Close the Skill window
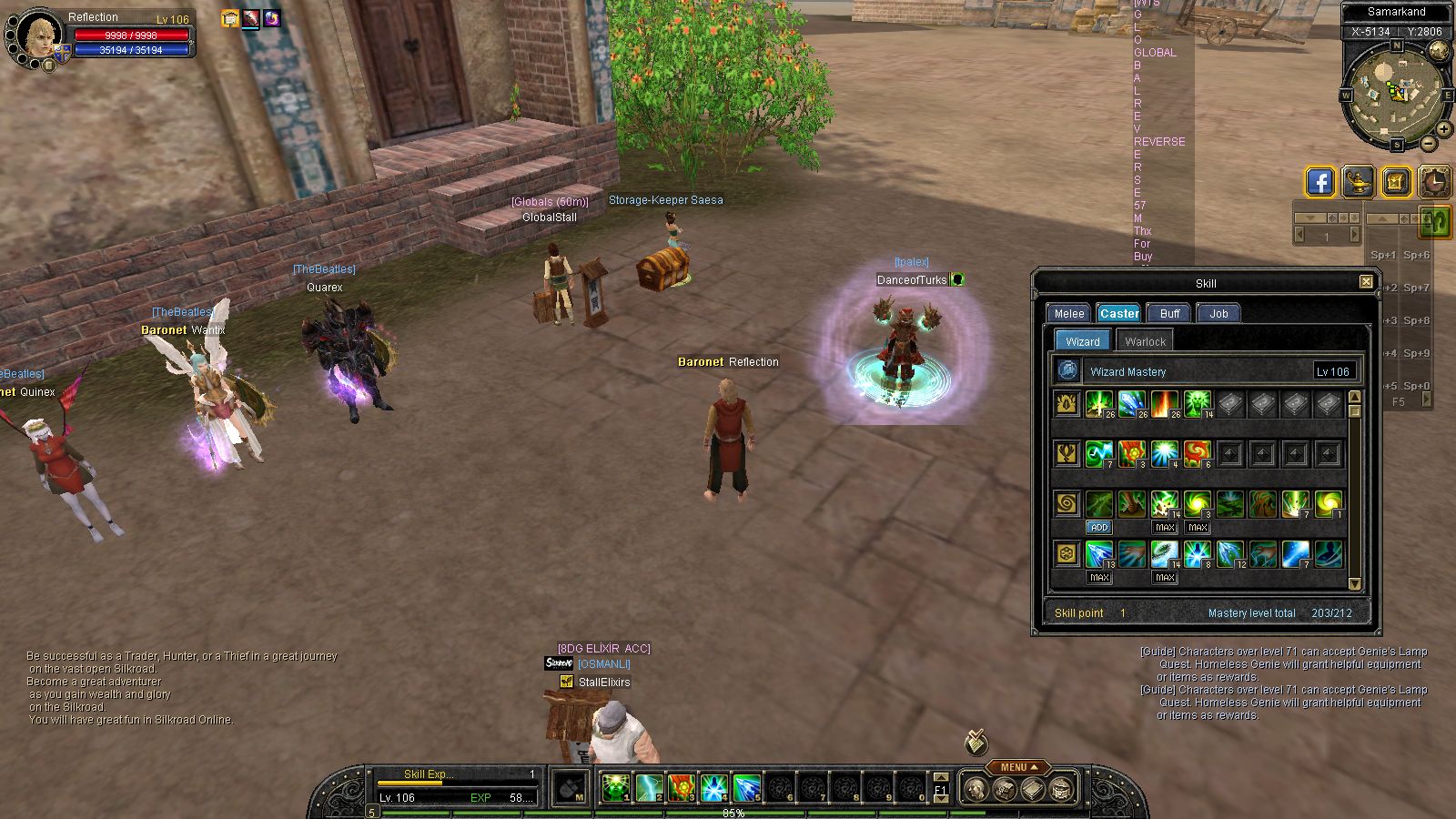Viewport: 1456px width, 819px height. (1366, 282)
